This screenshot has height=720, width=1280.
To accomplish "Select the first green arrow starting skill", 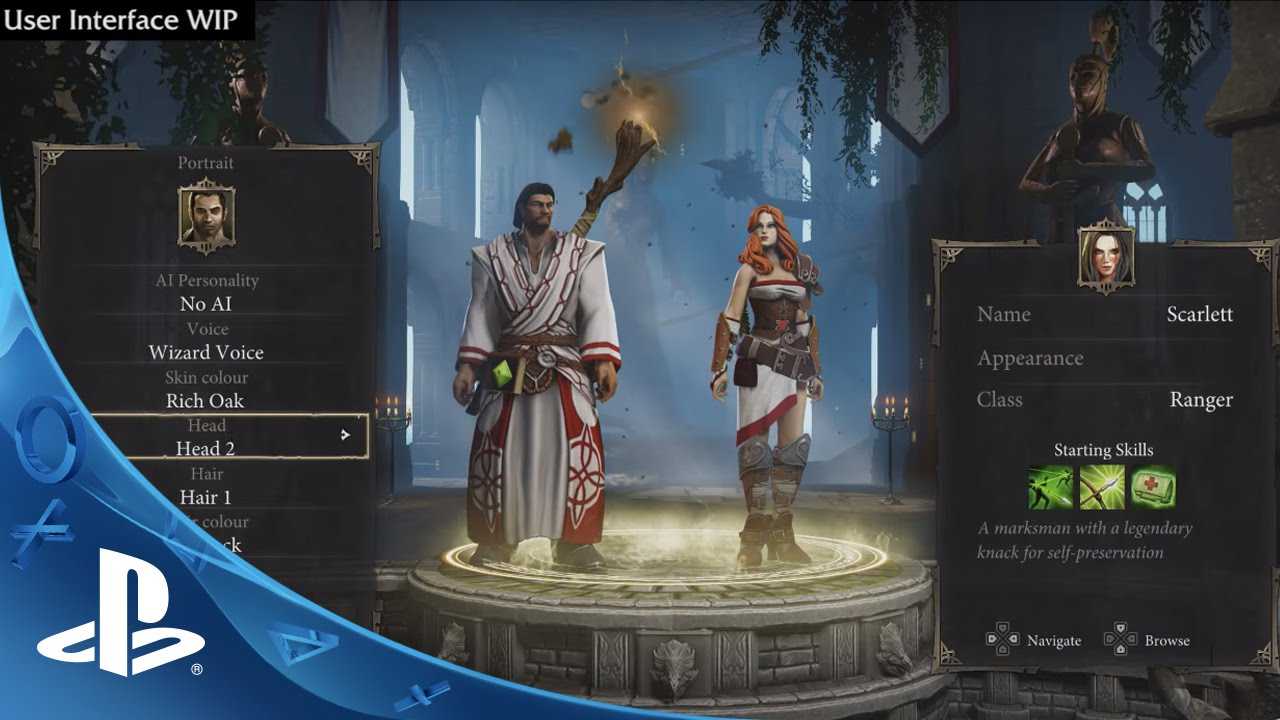I will [1051, 488].
